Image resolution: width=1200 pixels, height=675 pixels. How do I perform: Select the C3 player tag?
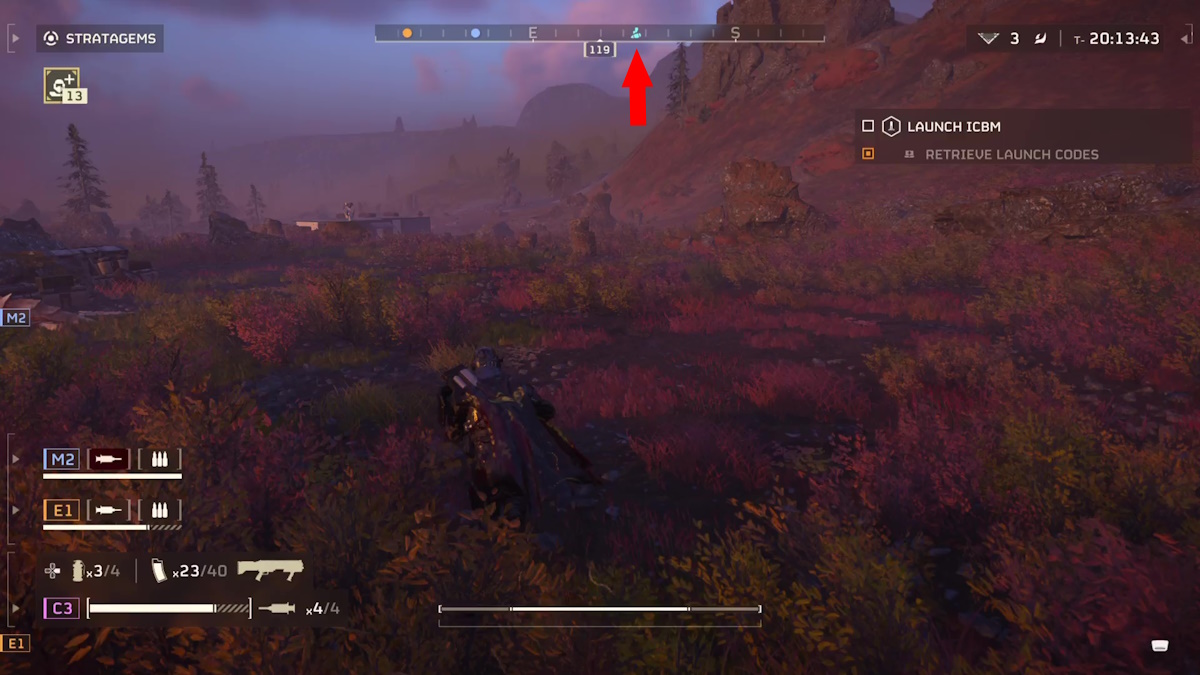[62, 608]
